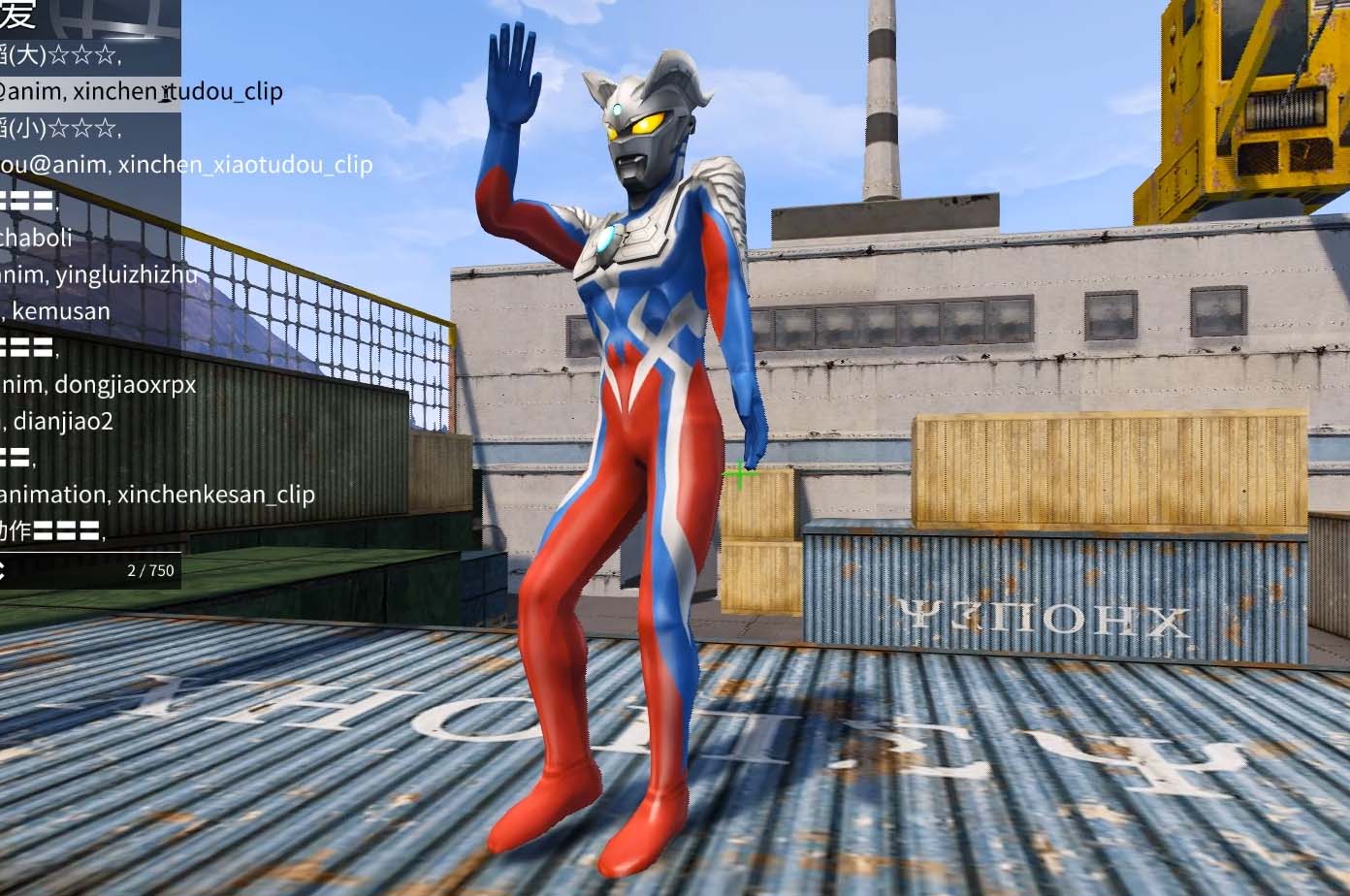Choose the kemusan animation row
Screen dimensions: 1350x896
click(60, 311)
